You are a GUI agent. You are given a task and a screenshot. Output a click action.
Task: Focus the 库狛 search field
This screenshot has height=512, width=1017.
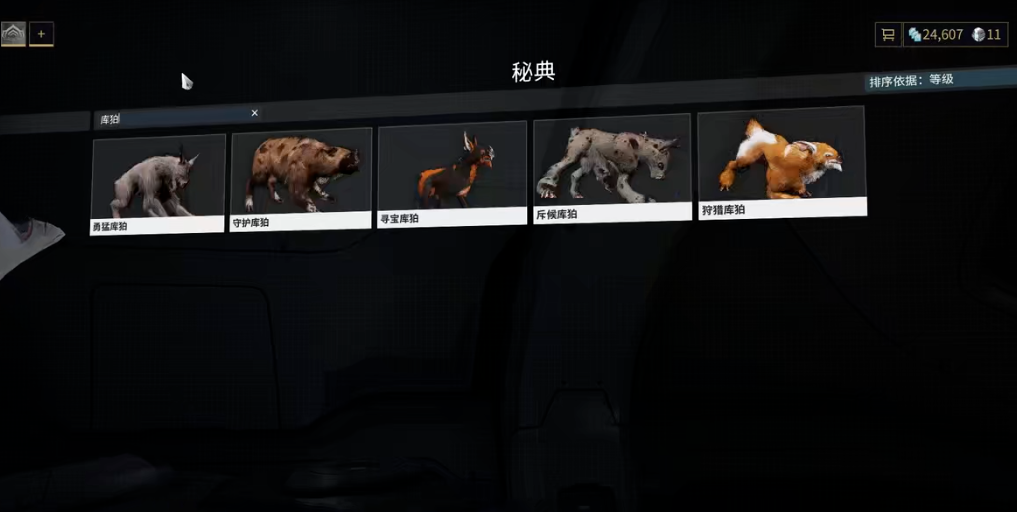pyautogui.click(x=170, y=118)
